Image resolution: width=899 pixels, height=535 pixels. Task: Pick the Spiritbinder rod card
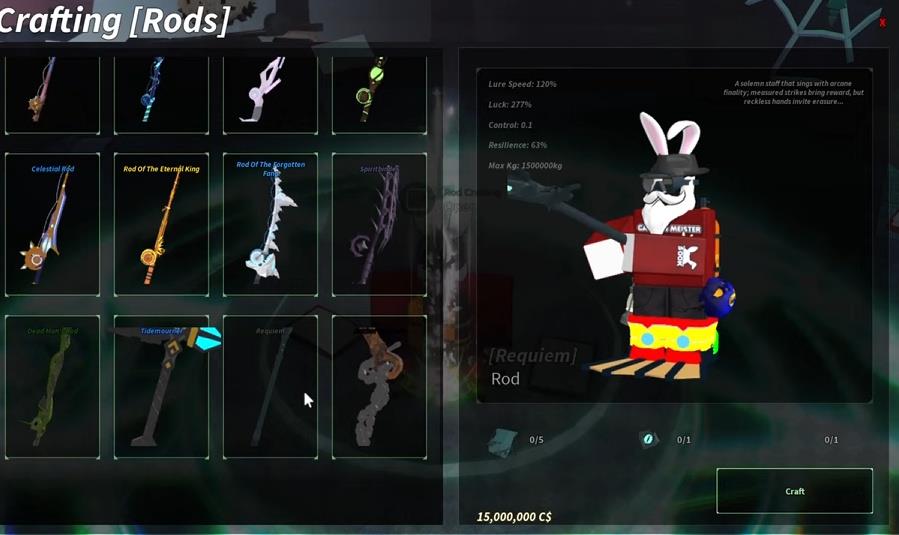[379, 225]
